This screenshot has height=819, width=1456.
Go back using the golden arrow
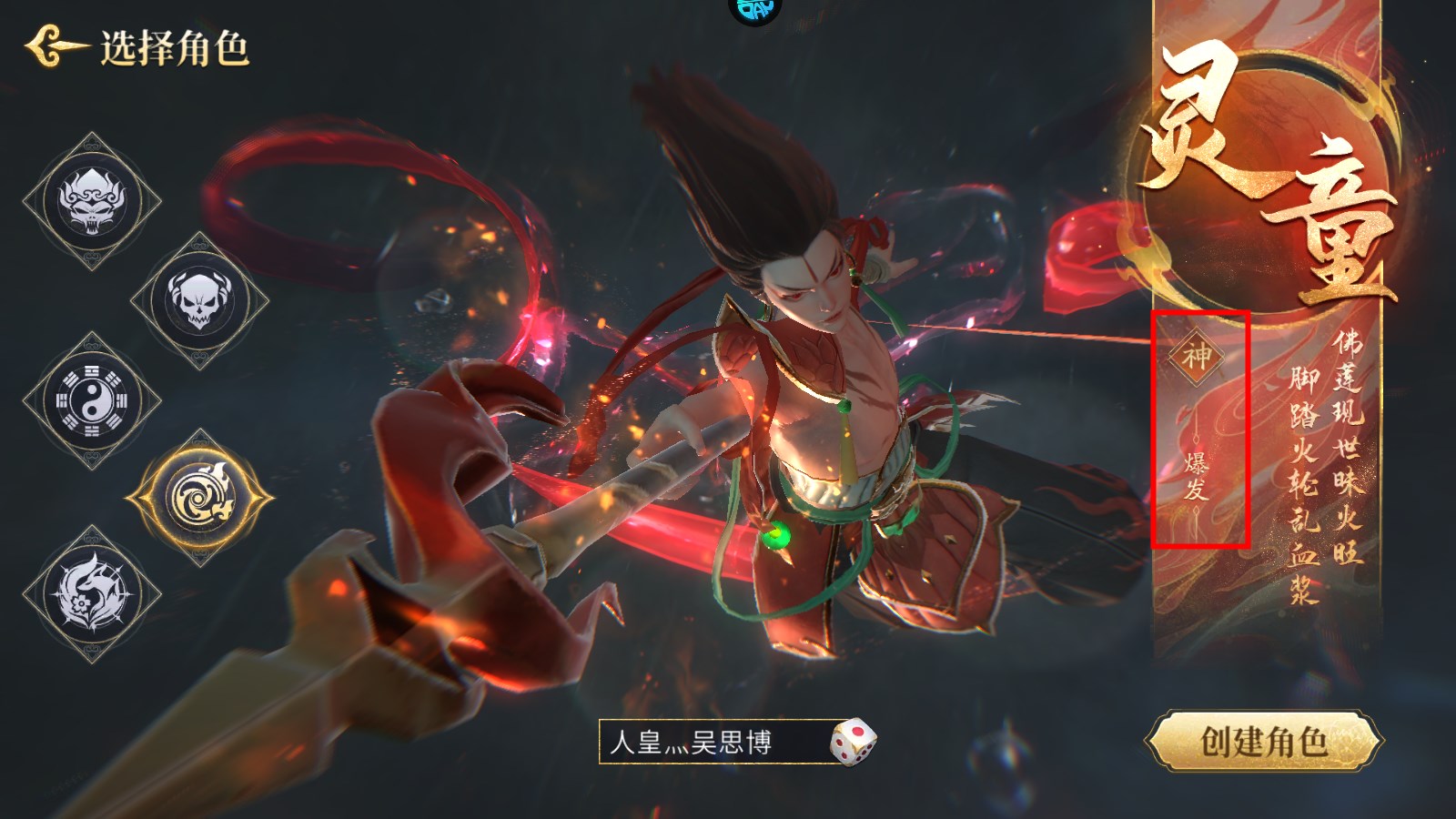[x=55, y=47]
